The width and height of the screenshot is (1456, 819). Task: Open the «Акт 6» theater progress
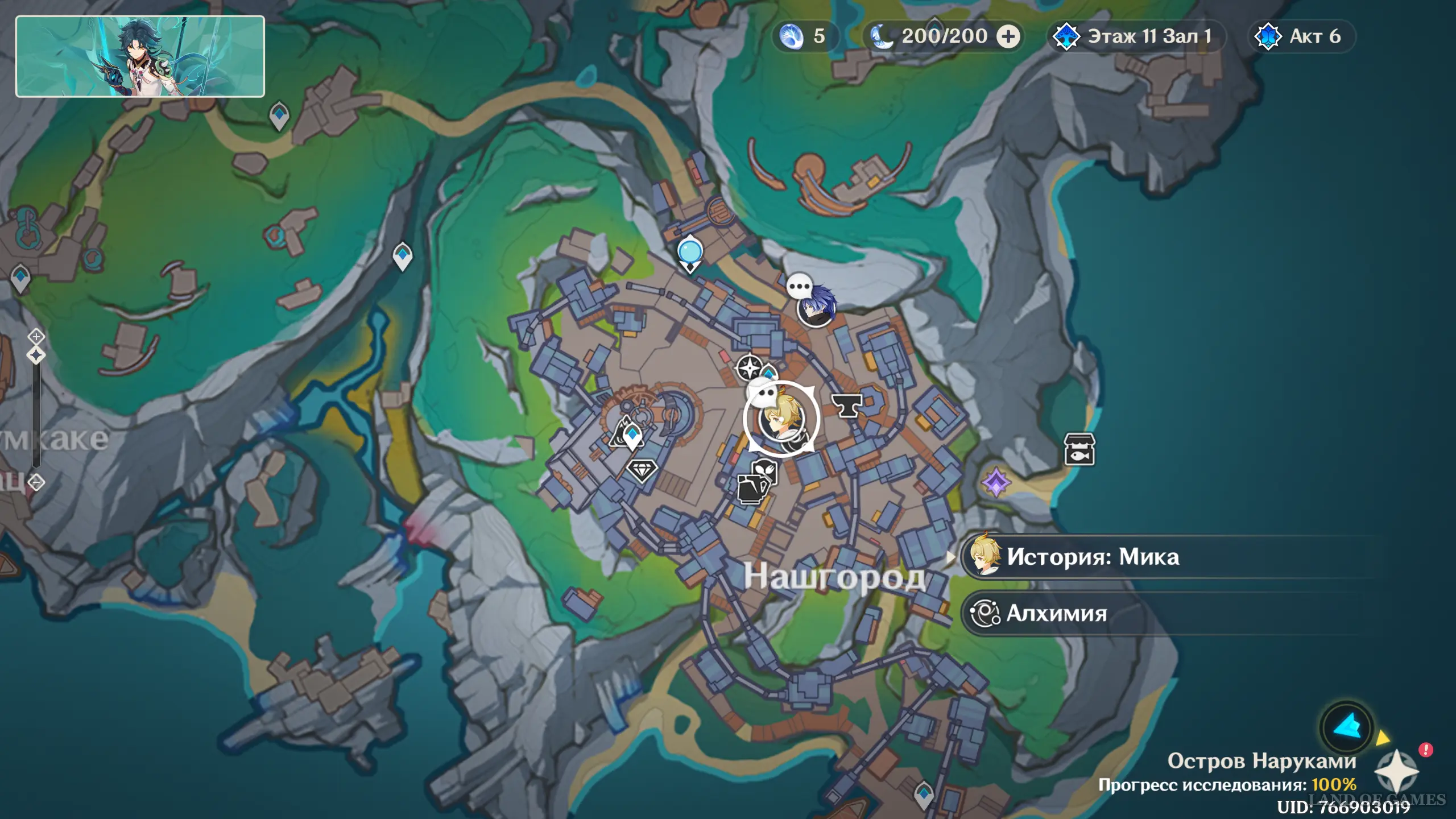[x=1301, y=36]
